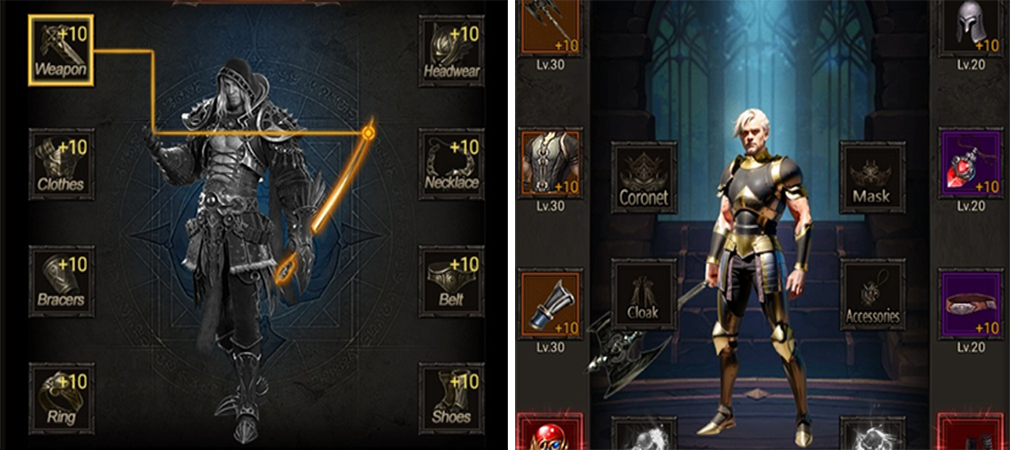Open the Clothes equipment slot

coord(61,163)
